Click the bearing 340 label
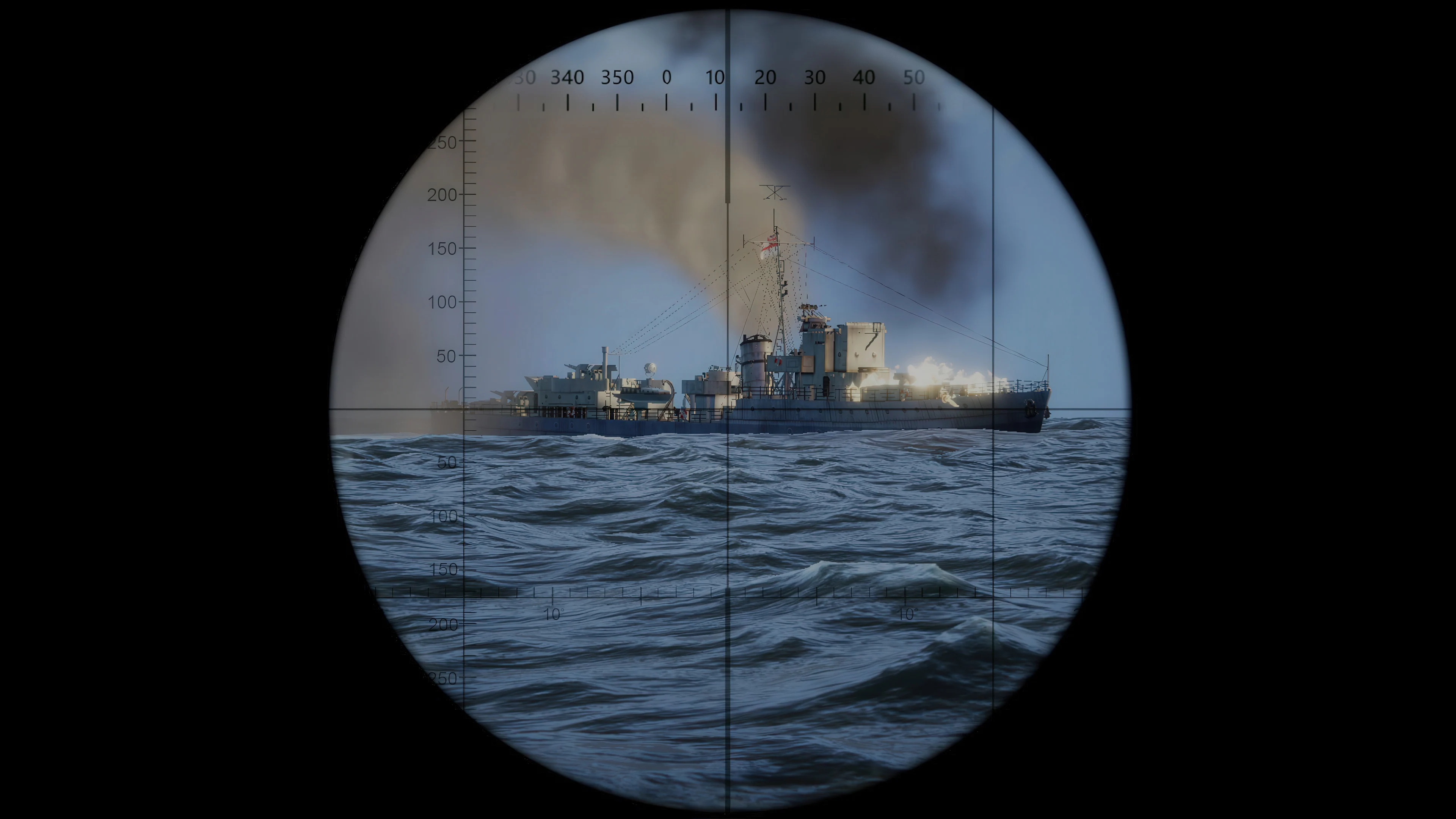This screenshot has width=1456, height=819. [x=569, y=78]
